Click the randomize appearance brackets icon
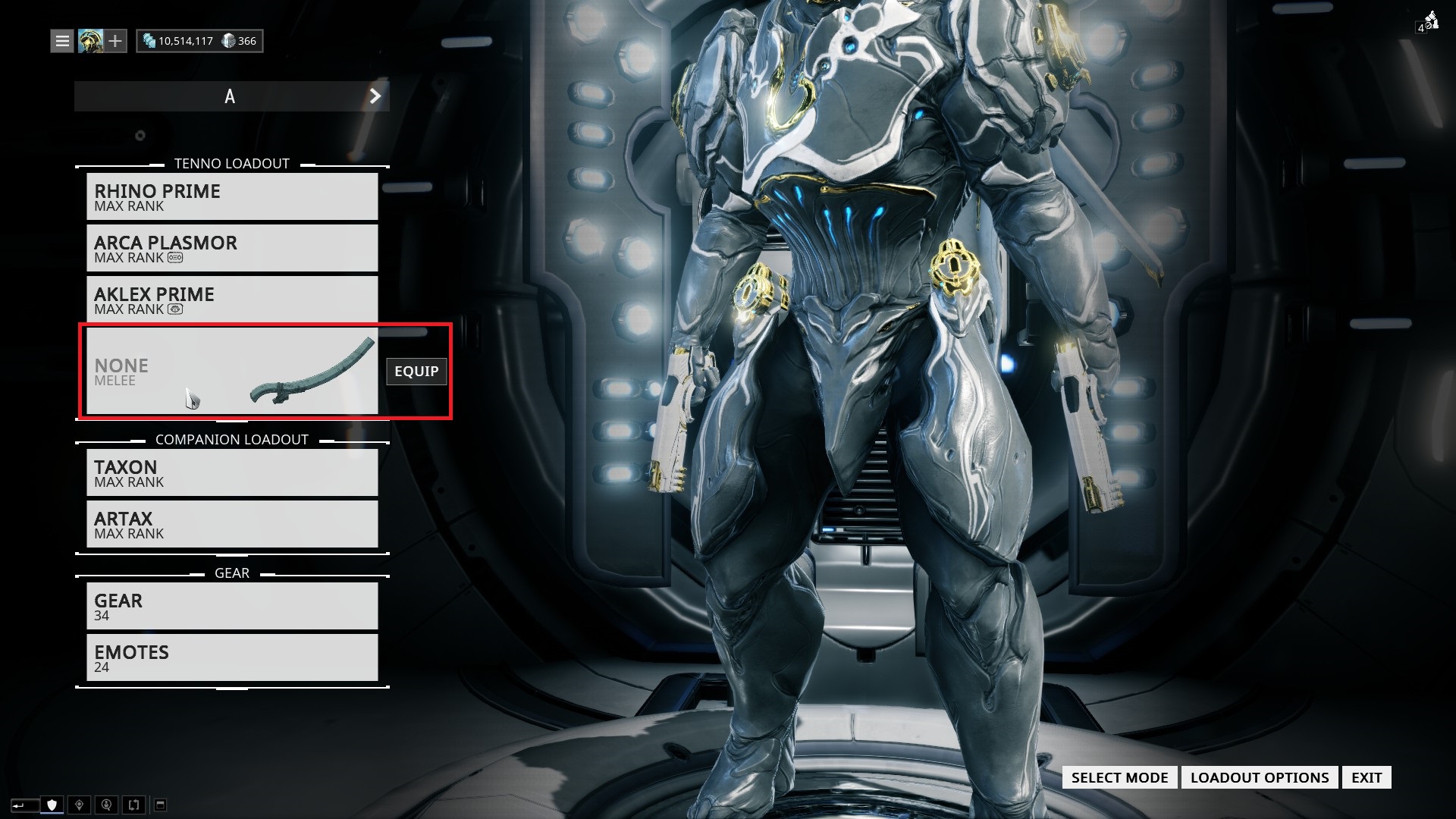Screen dimensions: 1456x819 pyautogui.click(x=134, y=804)
